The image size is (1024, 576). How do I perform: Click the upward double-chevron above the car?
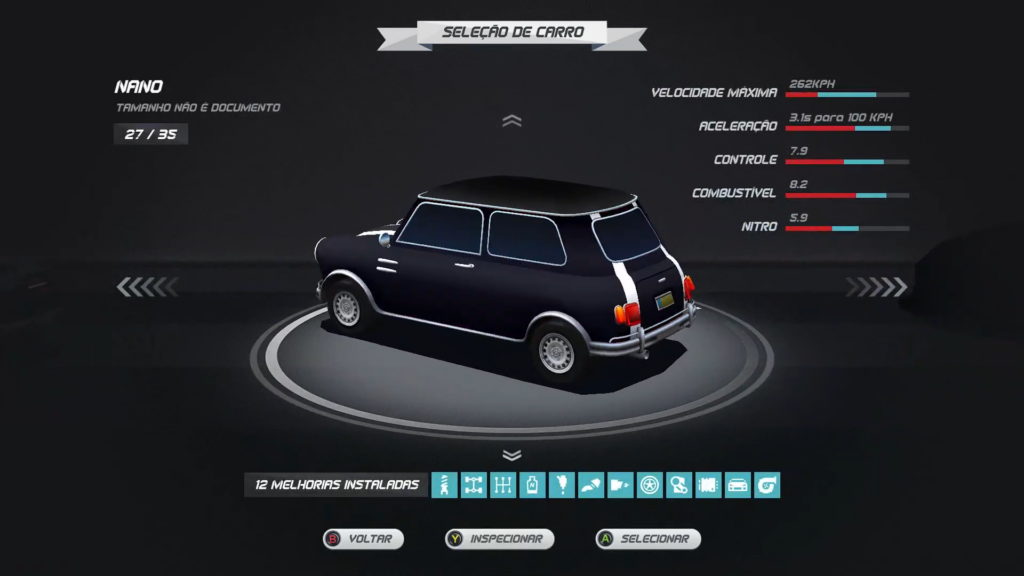(x=512, y=121)
